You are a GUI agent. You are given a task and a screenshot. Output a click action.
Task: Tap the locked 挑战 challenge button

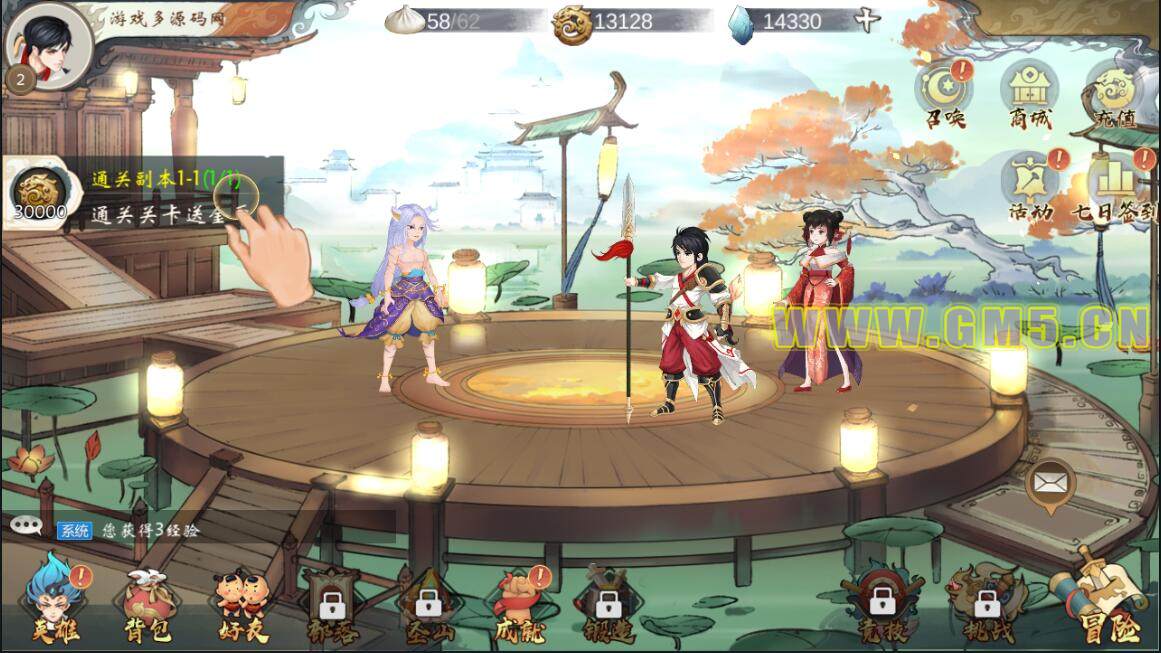tap(987, 605)
